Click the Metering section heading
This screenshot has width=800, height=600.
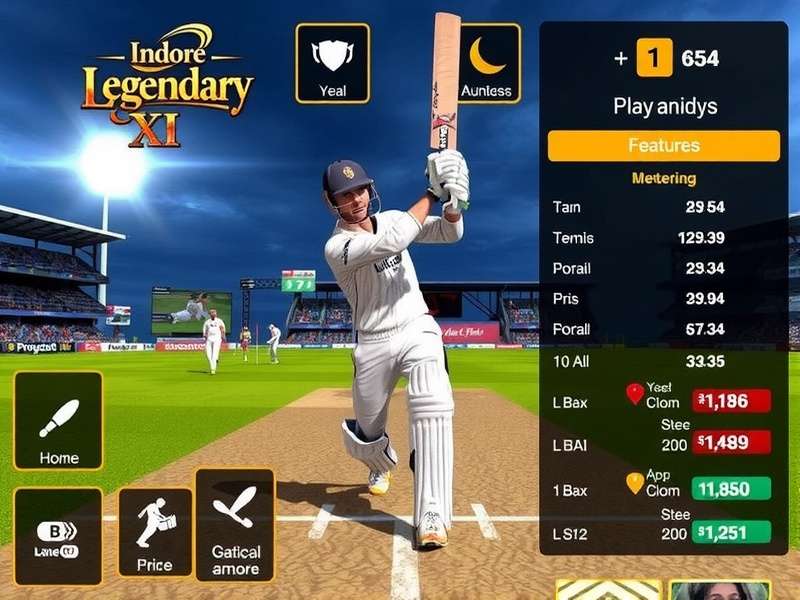(663, 178)
